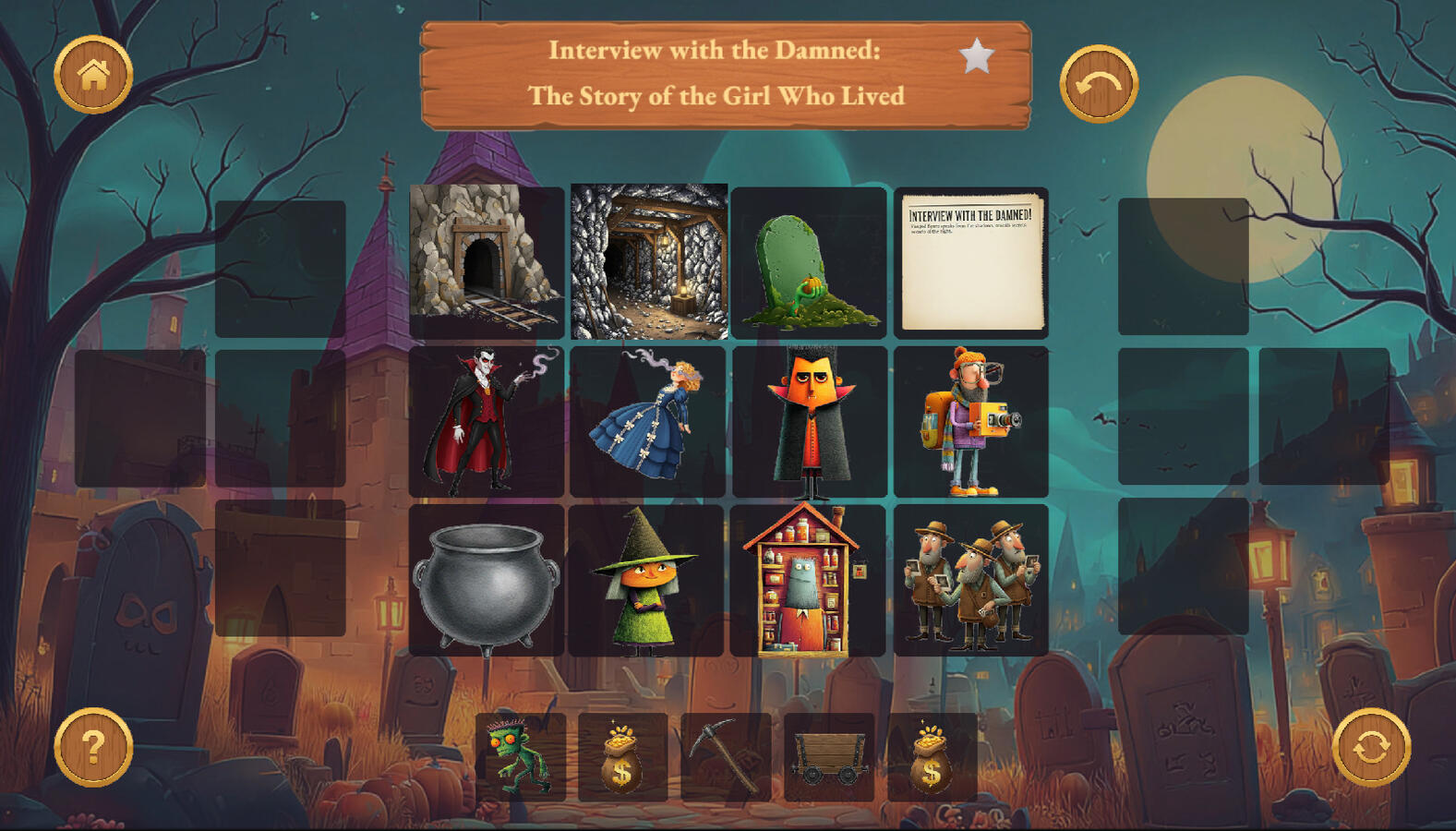The image size is (1456, 831).
Task: Pick the three old prospectors tile
Action: tap(970, 580)
